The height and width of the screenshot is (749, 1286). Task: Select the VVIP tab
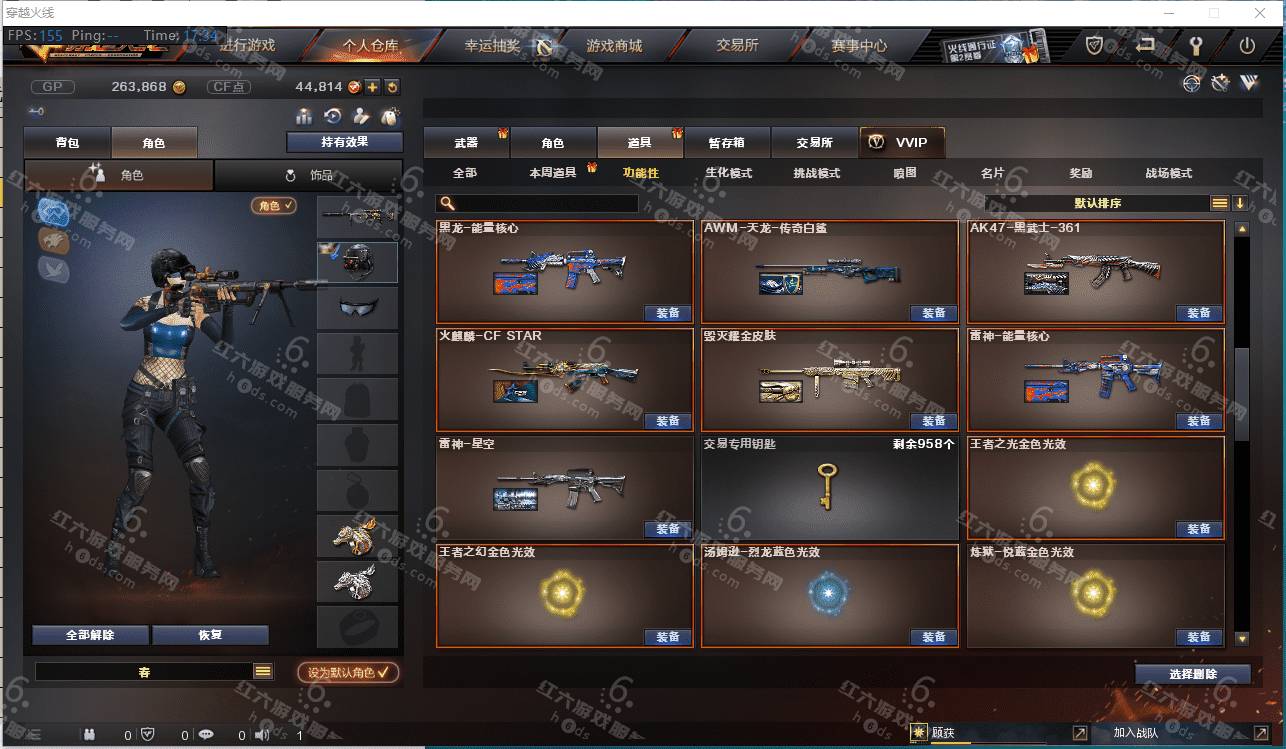click(901, 143)
